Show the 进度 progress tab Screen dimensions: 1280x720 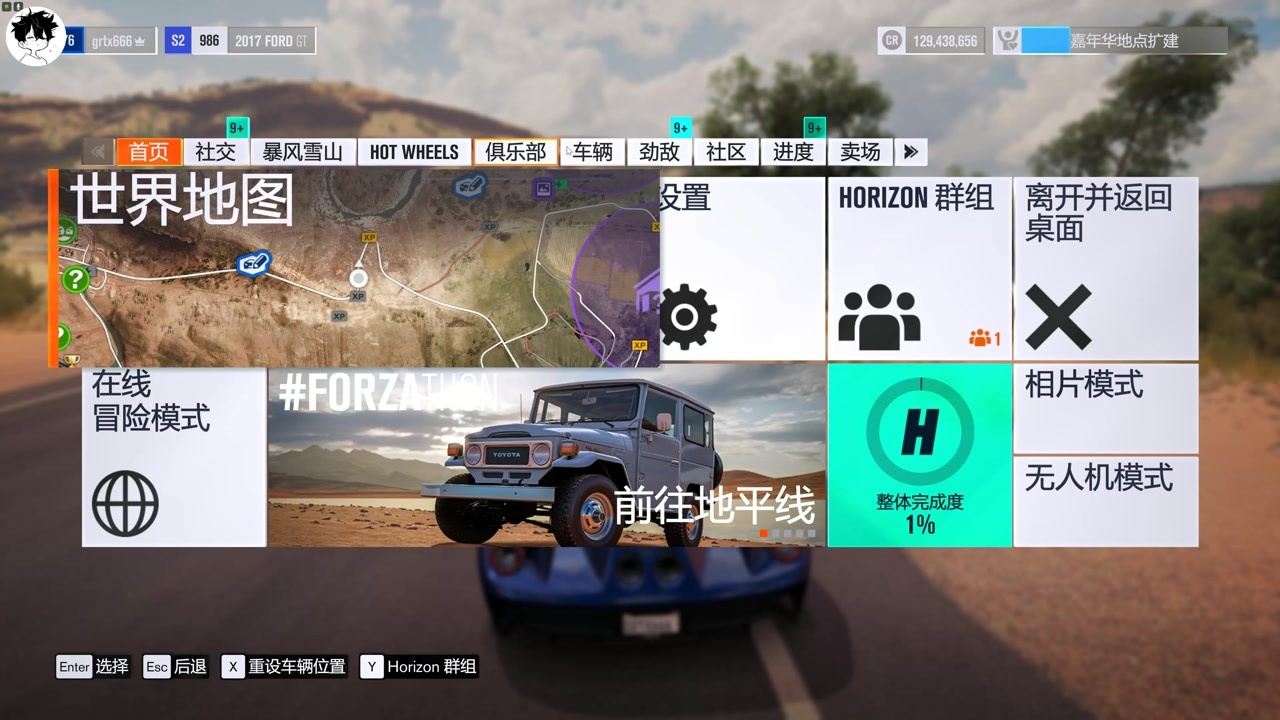pos(793,152)
